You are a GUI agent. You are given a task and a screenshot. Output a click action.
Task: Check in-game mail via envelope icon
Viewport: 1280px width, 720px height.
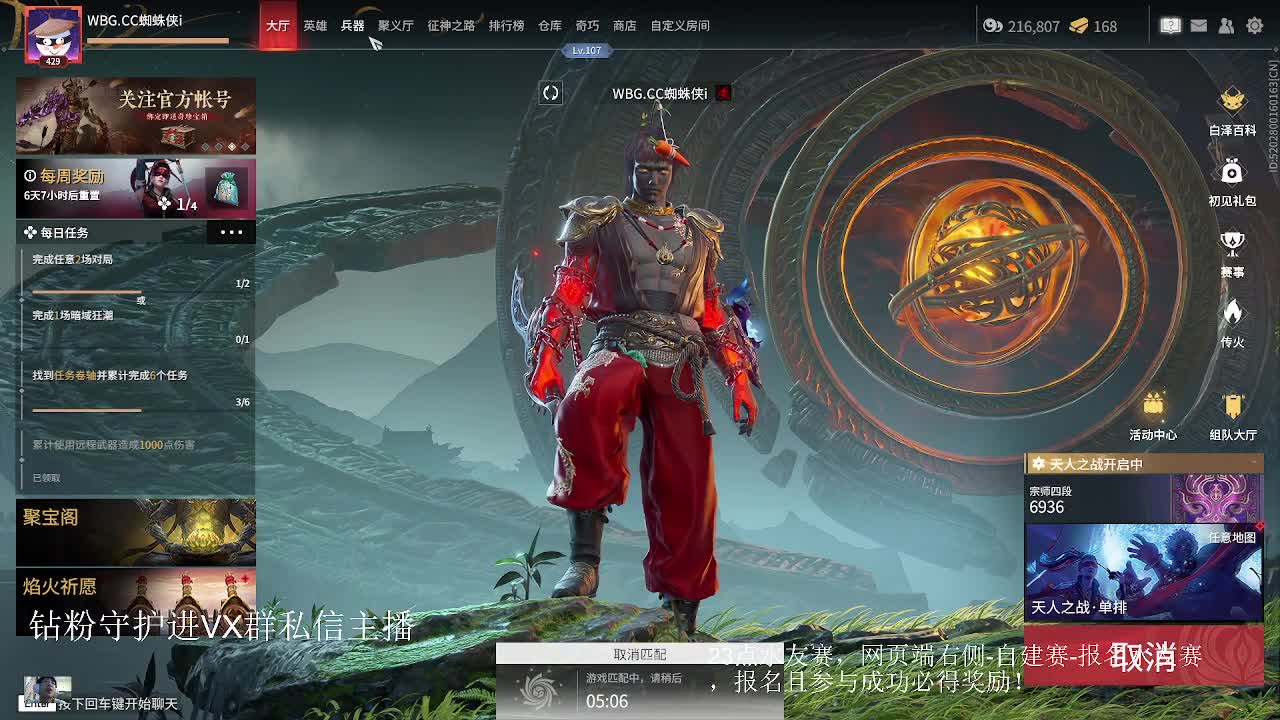pos(1199,26)
